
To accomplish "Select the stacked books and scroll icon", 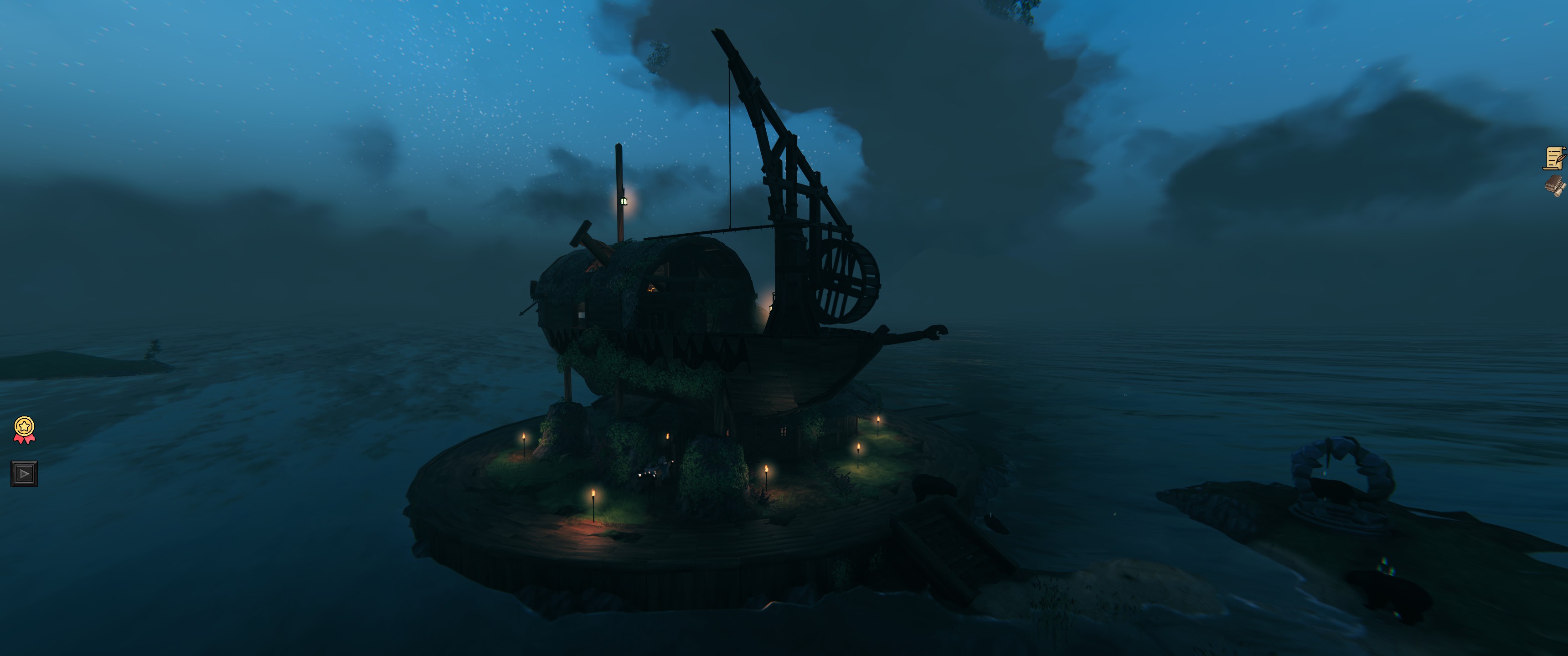I will 1554,185.
